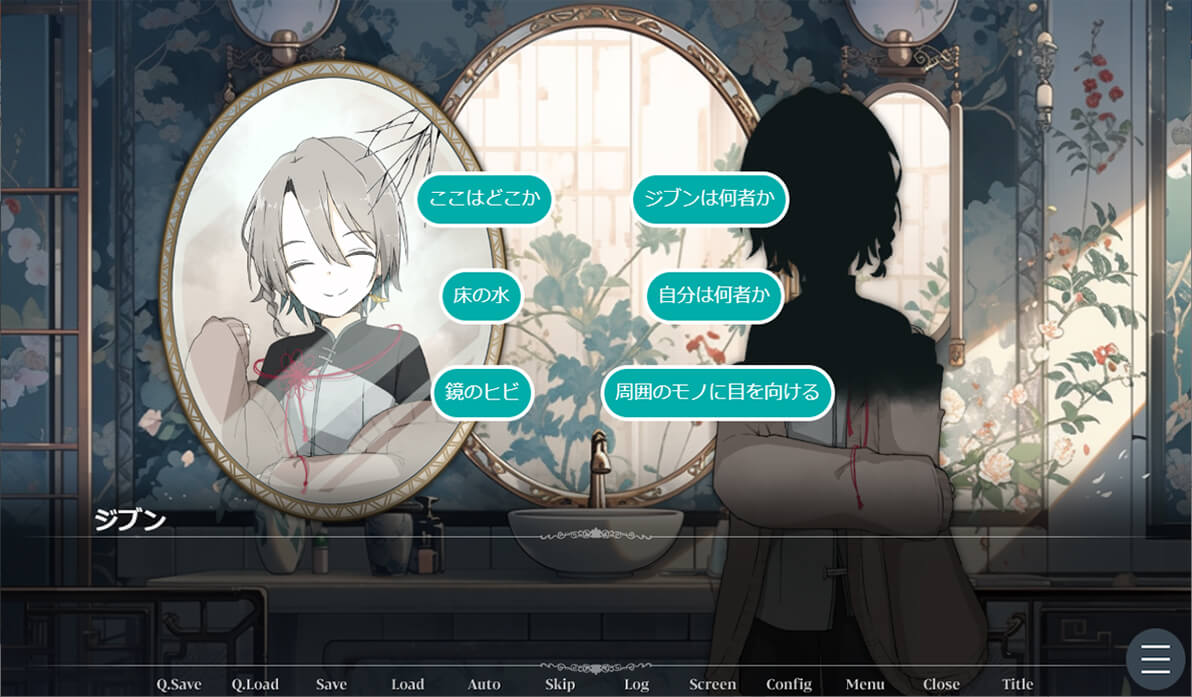Activate Skip mode
1192x697 pixels.
coord(560,684)
